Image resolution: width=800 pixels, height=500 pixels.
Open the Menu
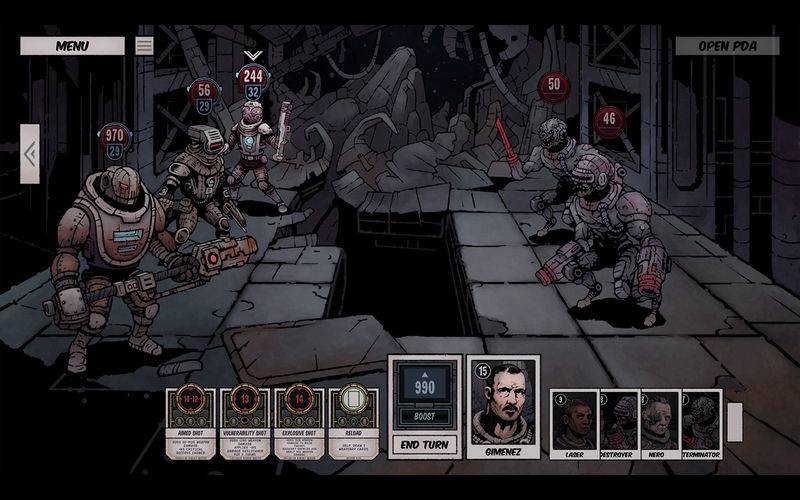click(72, 46)
